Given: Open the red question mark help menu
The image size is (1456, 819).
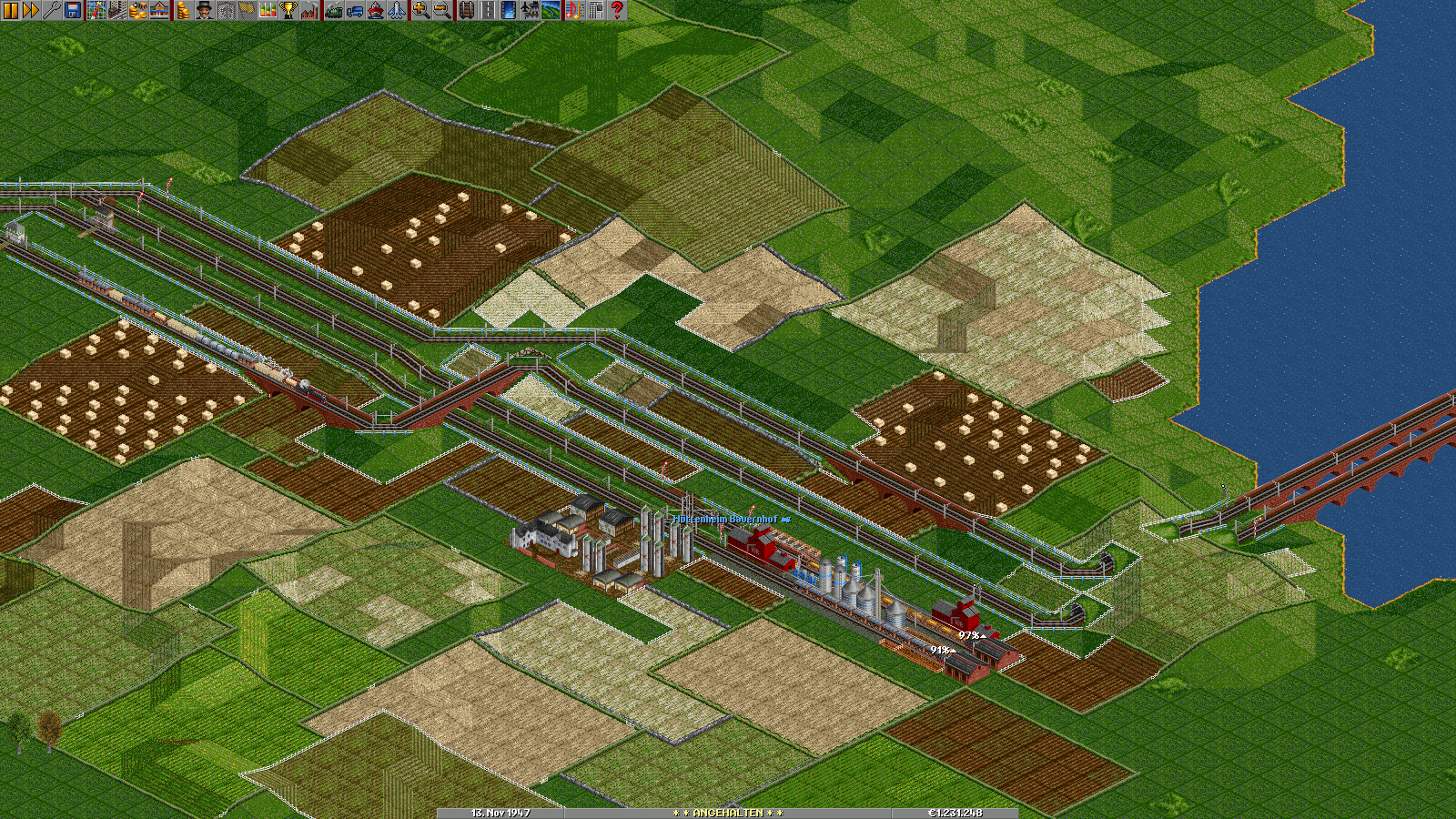Looking at the screenshot, I should coord(617,10).
